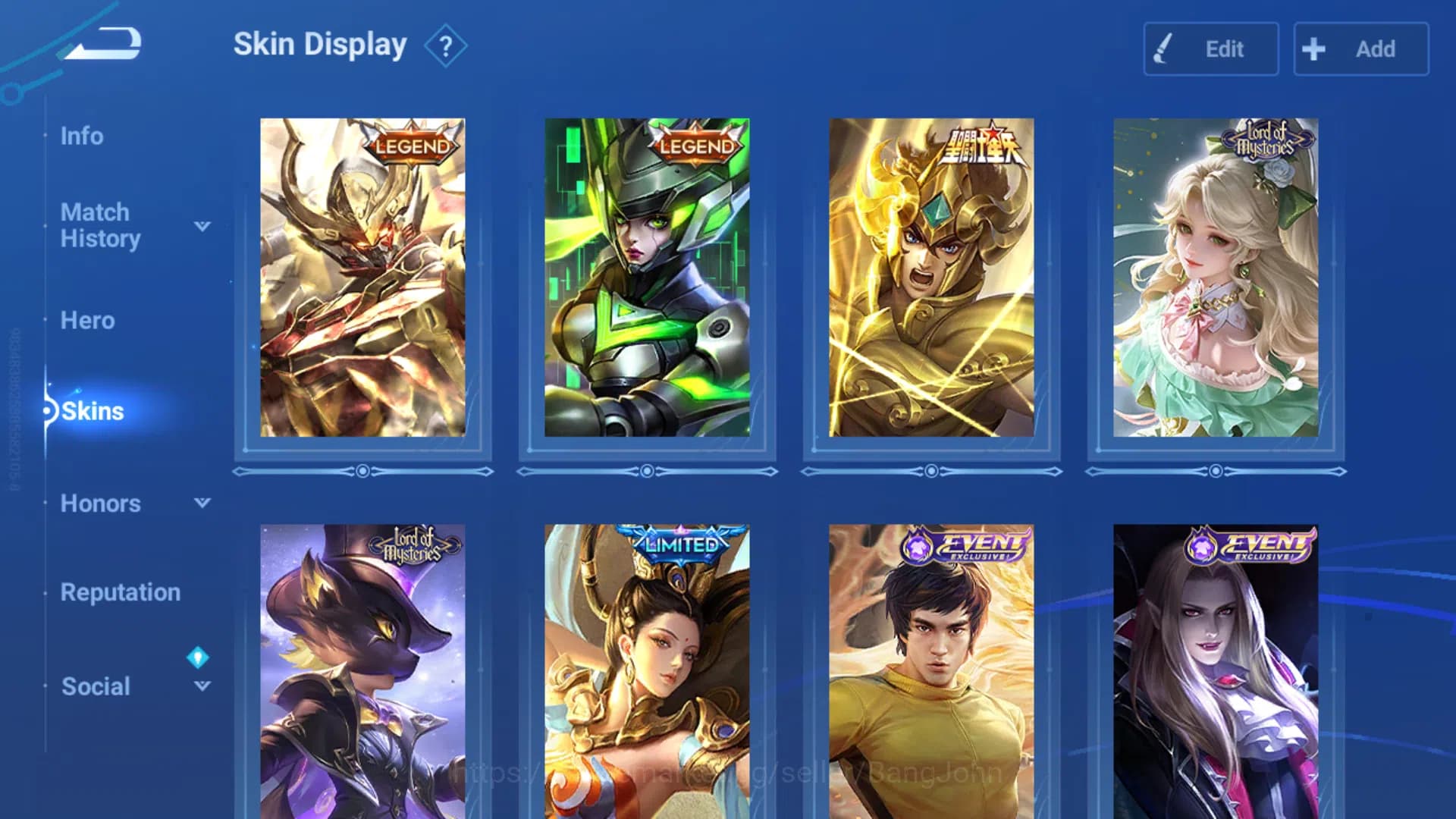
Task: Open the Skin Display help question mark icon
Action: pyautogui.click(x=446, y=45)
